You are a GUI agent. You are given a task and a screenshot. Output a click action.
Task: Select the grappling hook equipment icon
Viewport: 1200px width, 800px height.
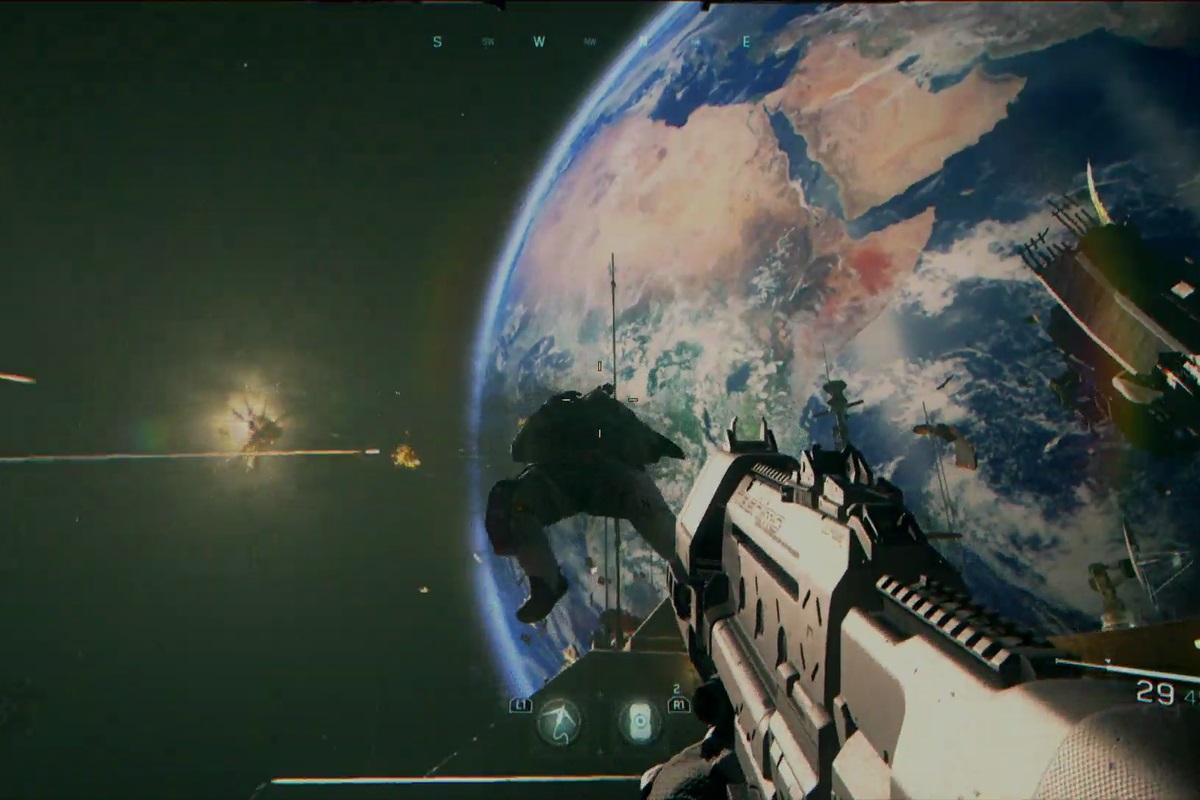(x=558, y=721)
